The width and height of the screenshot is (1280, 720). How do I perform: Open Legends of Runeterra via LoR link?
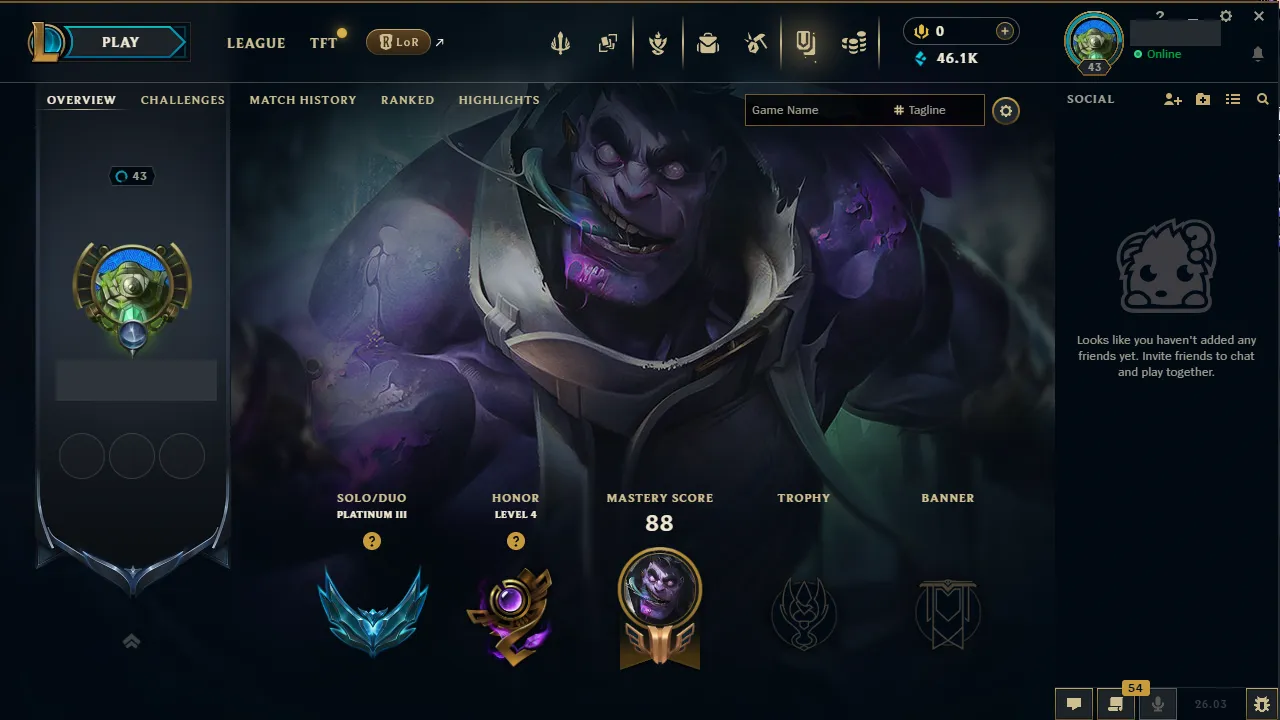[400, 42]
